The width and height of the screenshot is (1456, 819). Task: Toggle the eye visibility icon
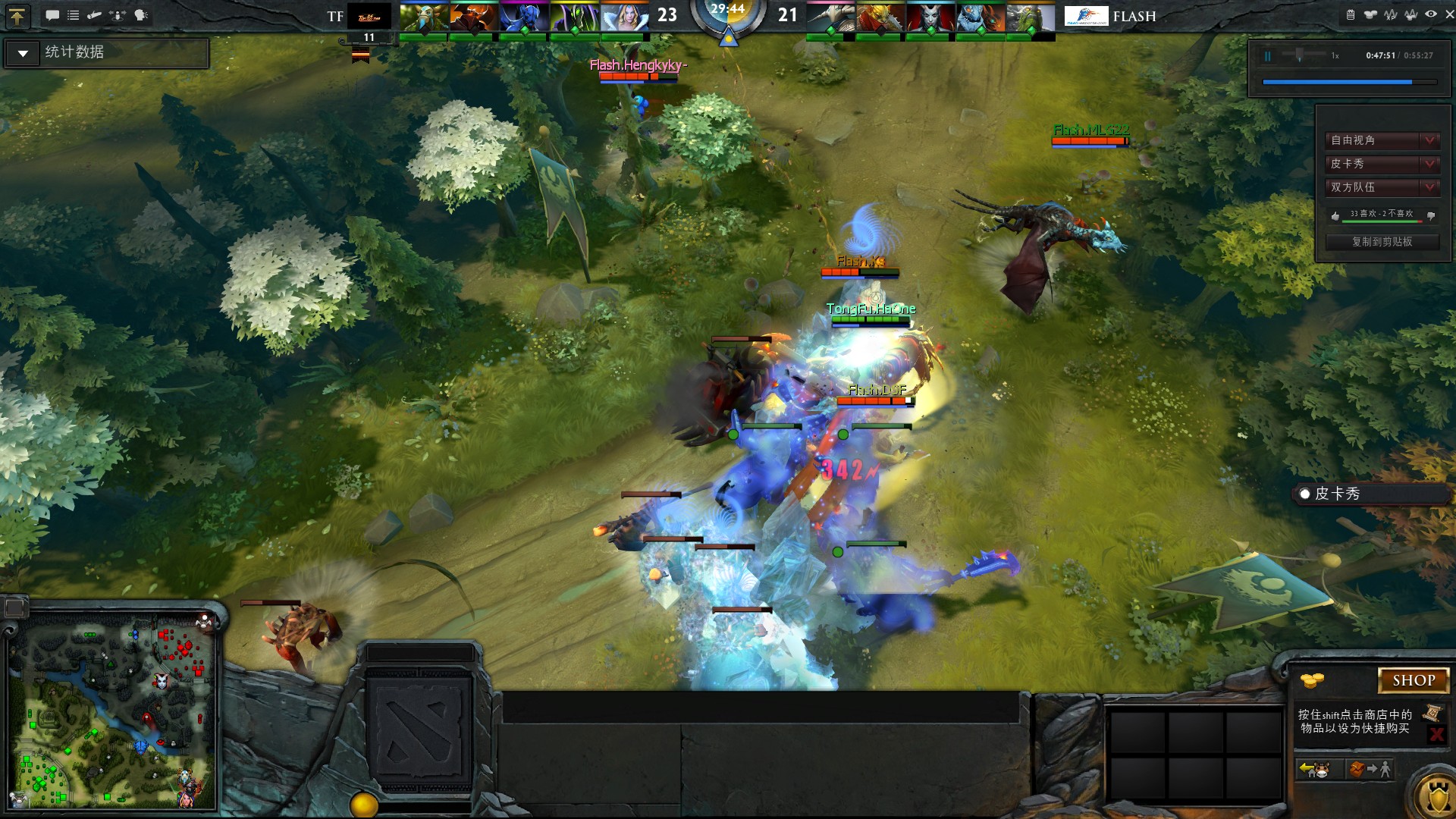pos(1430,14)
